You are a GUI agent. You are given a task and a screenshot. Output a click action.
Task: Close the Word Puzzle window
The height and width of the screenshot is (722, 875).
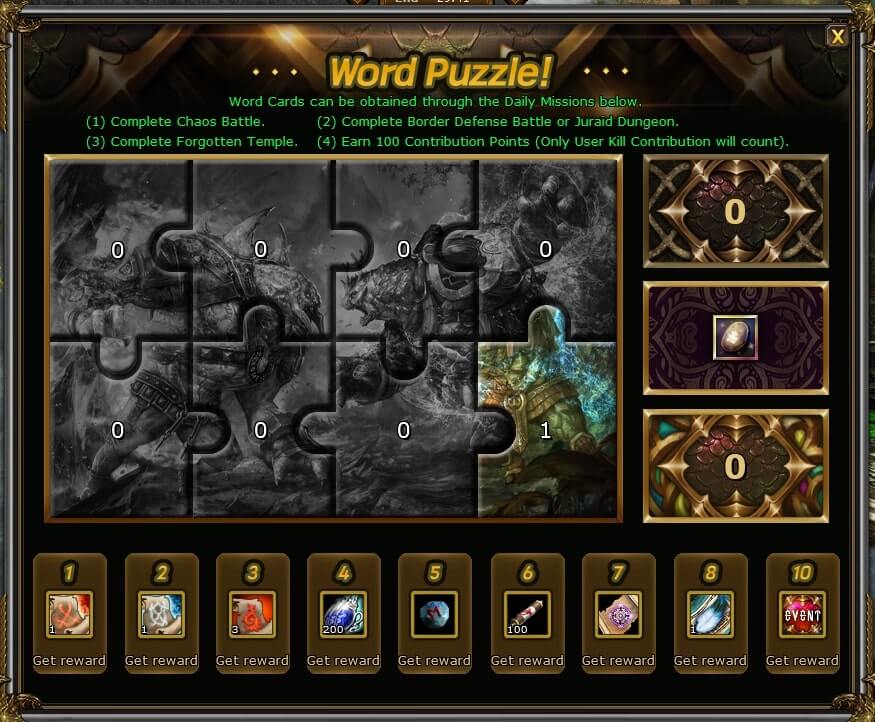point(837,37)
